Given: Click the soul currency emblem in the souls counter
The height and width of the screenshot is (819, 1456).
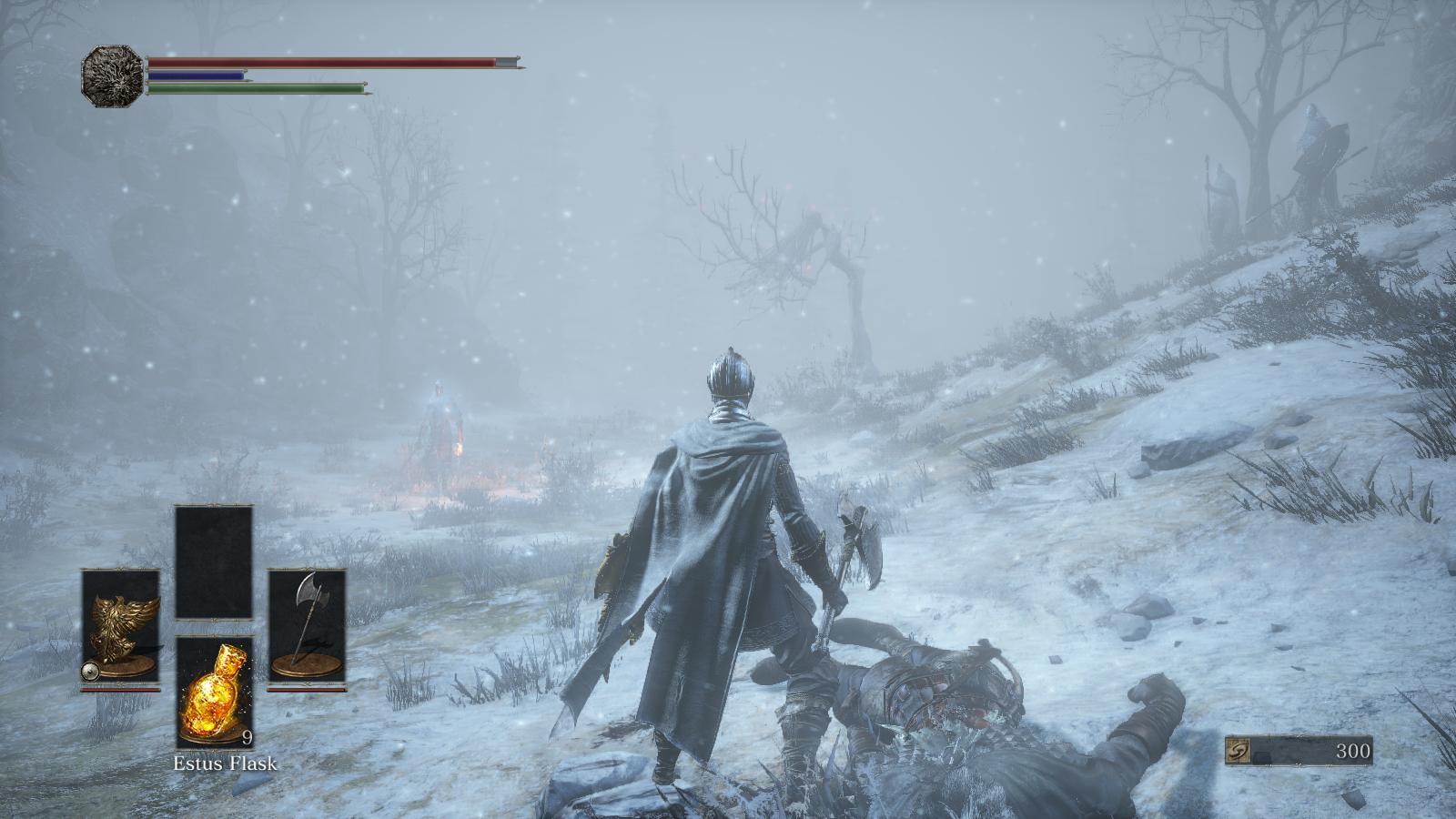Looking at the screenshot, I should tap(1239, 748).
